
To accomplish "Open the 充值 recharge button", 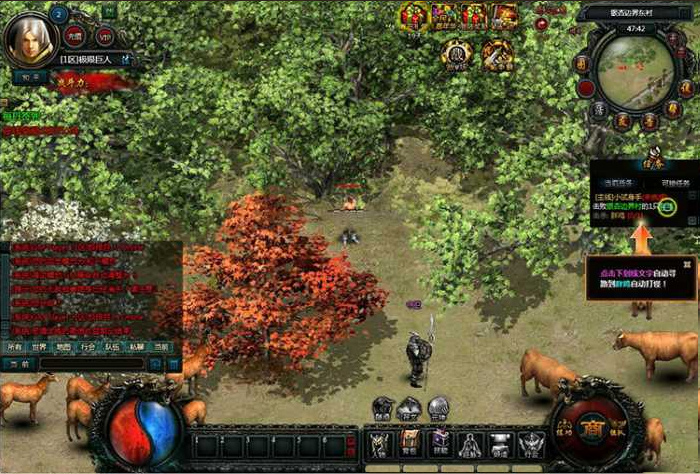I will pos(75,36).
